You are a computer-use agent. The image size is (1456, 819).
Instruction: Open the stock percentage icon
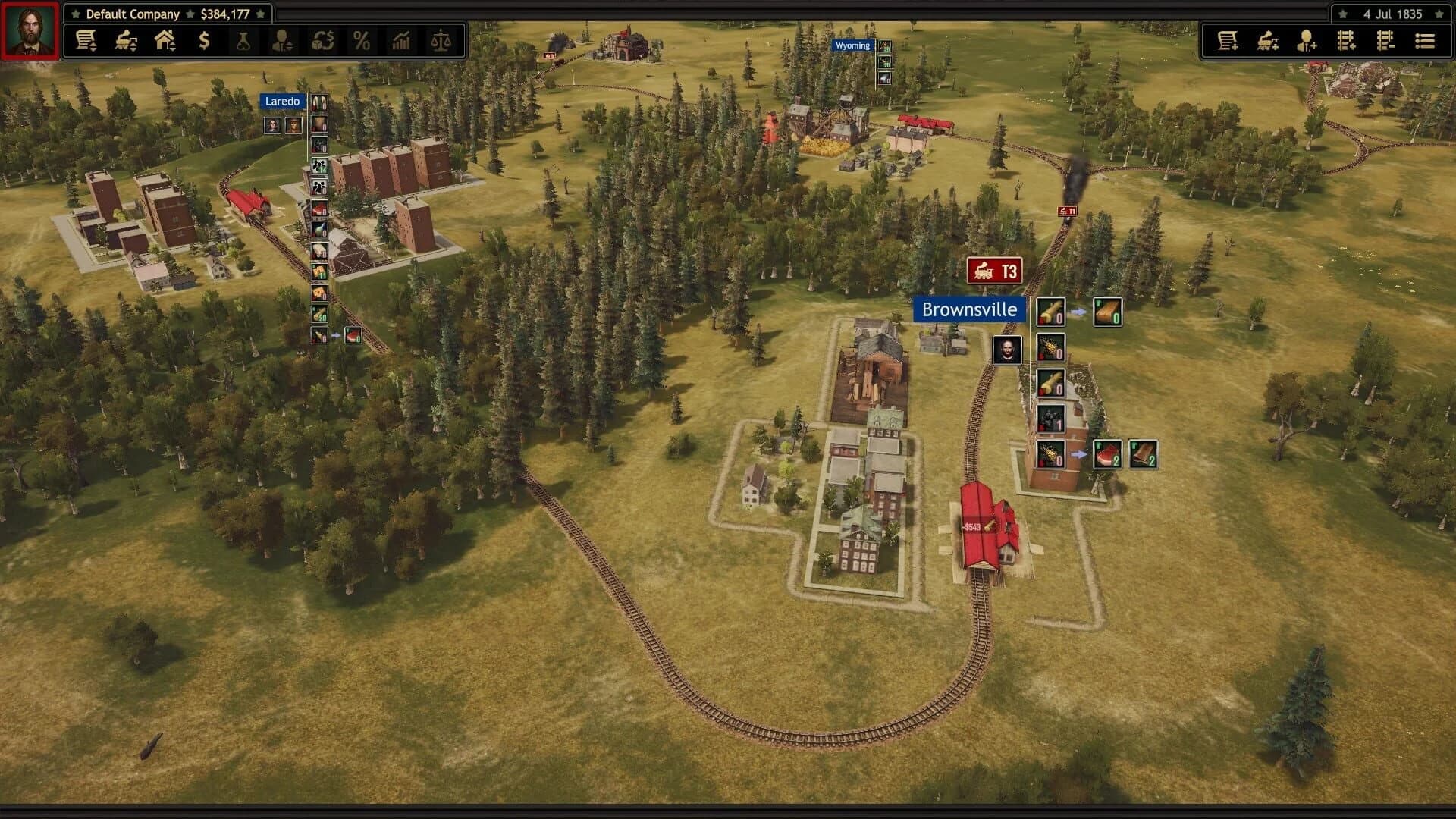pos(362,42)
